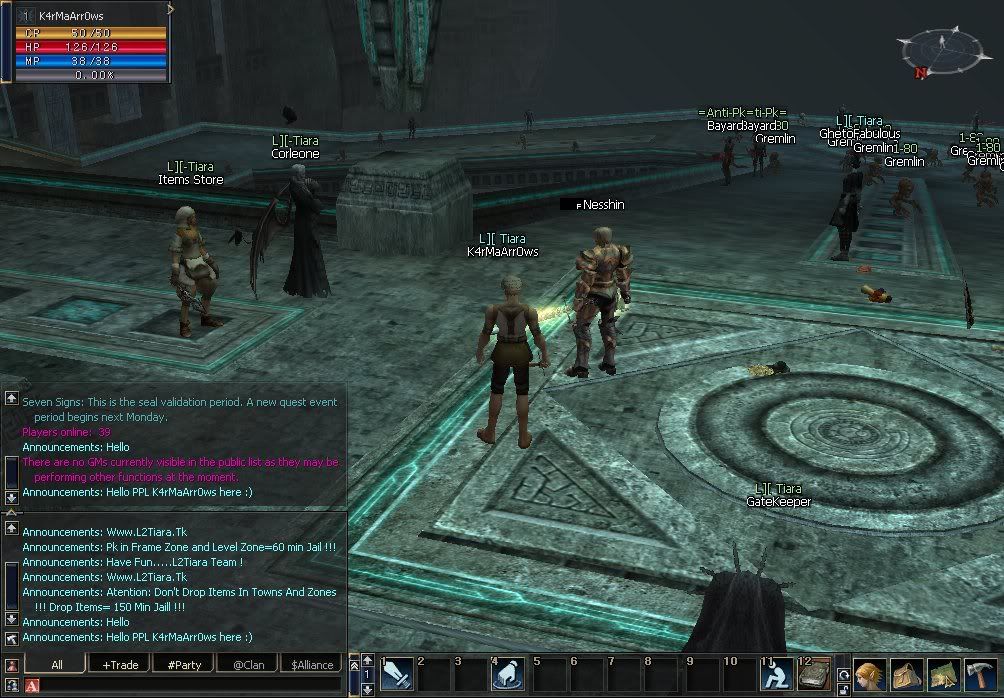Viewport: 1004px width, 698px height.
Task: Use the sword attack skill in slot 1
Action: click(397, 675)
